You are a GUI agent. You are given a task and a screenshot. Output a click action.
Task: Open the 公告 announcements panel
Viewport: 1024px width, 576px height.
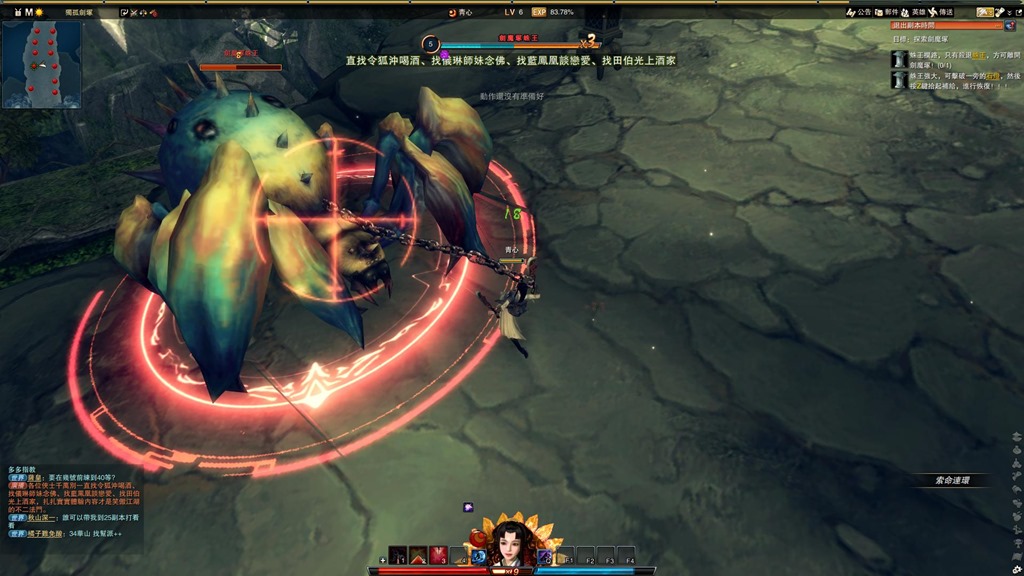(x=859, y=12)
